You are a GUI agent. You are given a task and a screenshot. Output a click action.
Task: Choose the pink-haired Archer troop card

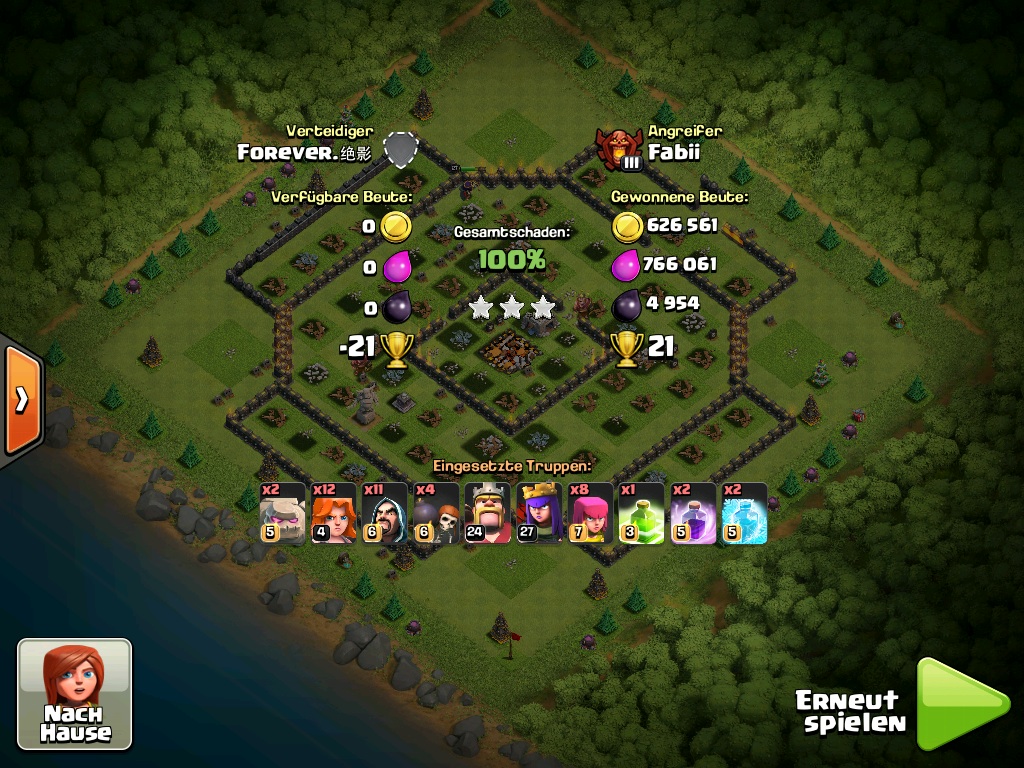coord(590,513)
